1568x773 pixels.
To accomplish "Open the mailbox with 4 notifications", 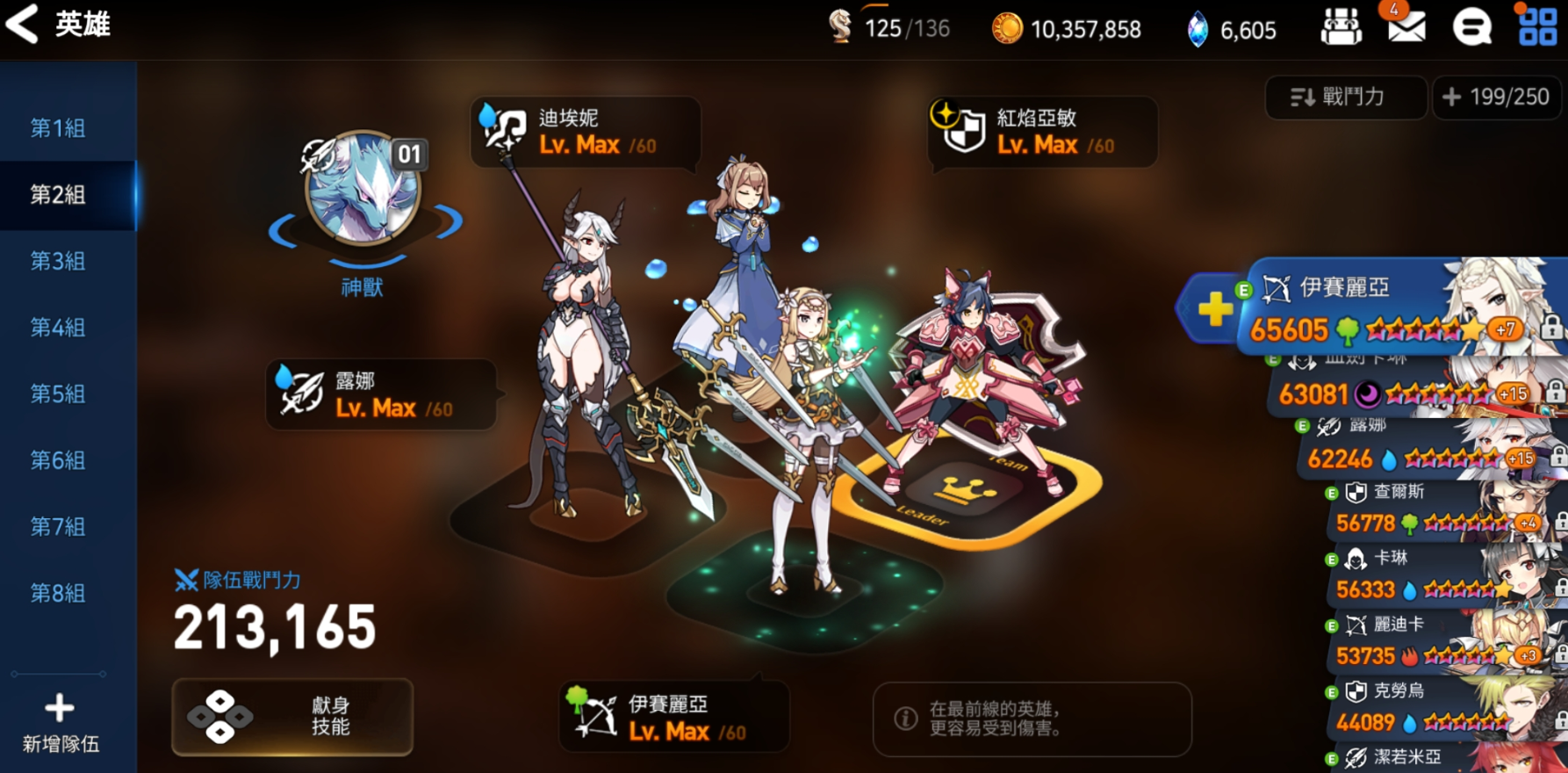I will 1408,28.
